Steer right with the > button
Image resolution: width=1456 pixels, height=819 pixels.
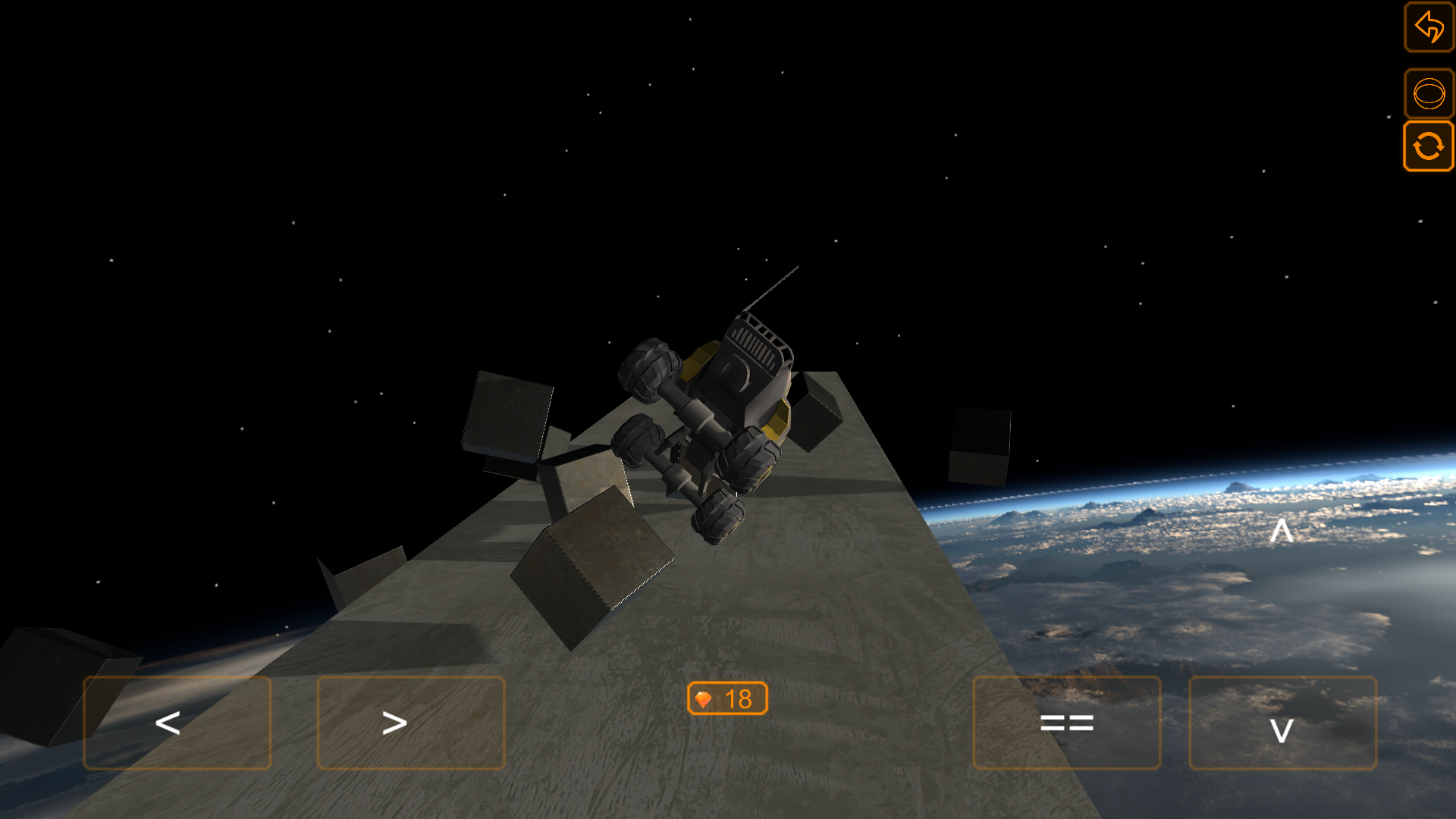click(x=410, y=723)
